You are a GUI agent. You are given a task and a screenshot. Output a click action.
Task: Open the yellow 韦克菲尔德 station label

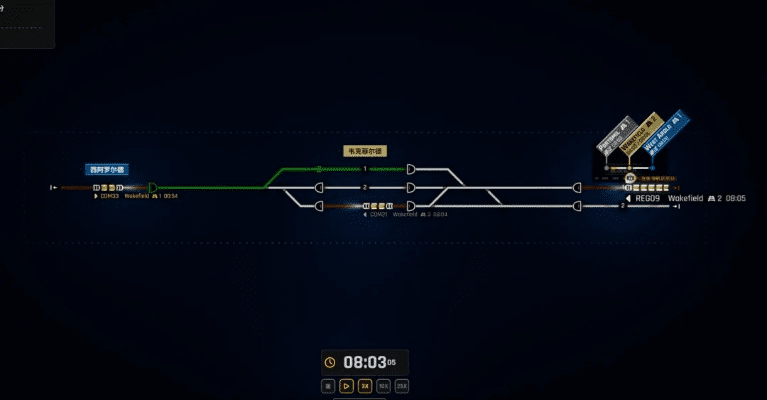364,152
